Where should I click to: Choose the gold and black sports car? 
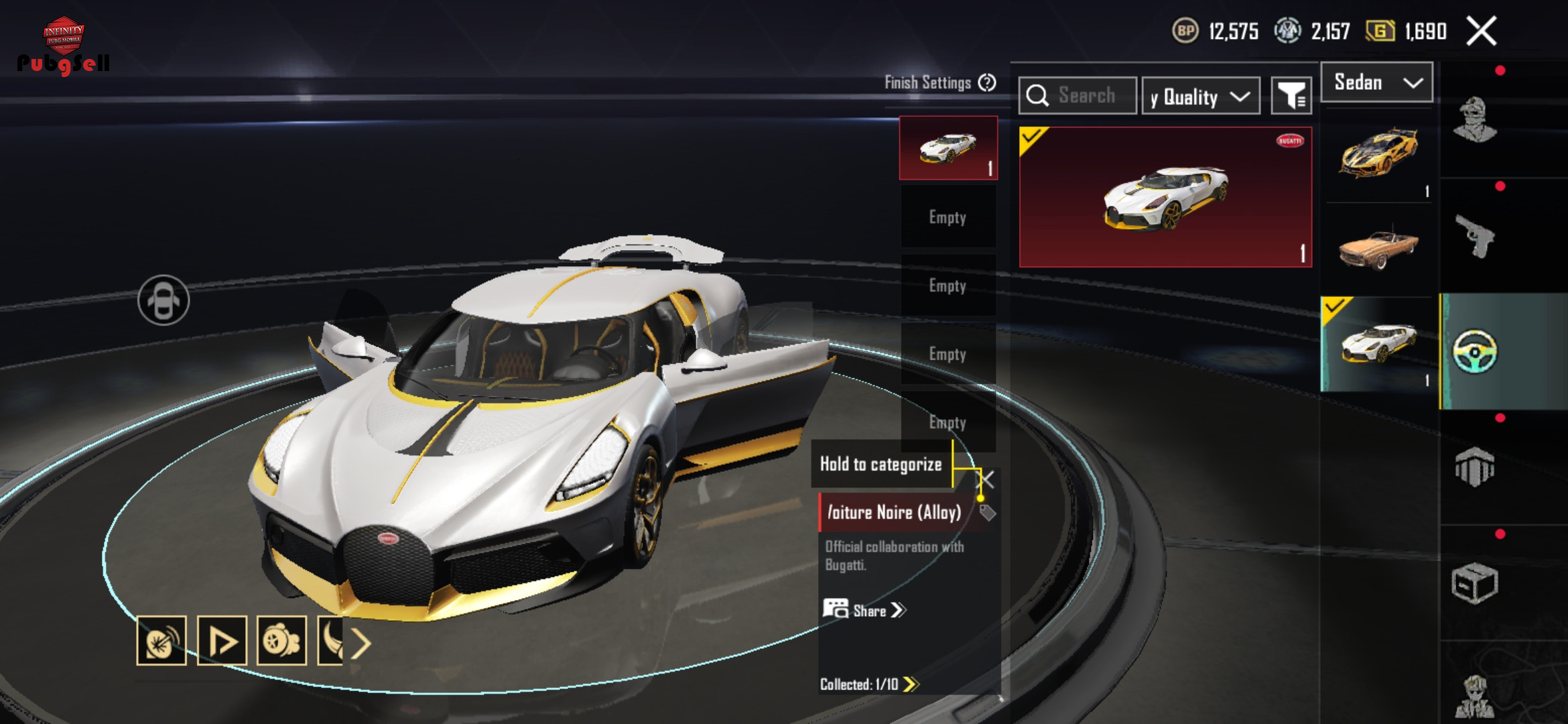point(1378,154)
